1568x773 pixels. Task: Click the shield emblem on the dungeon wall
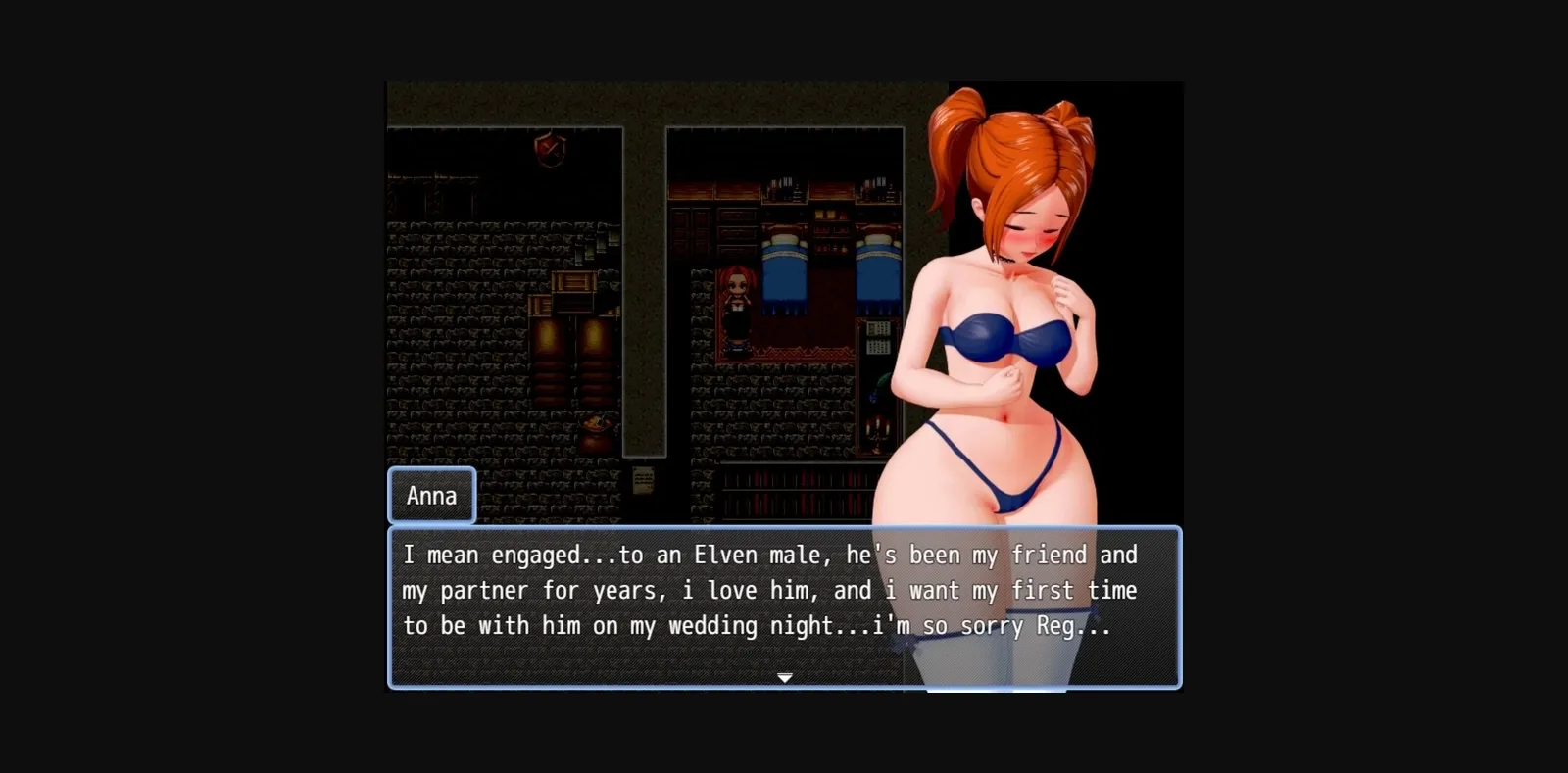coord(549,149)
